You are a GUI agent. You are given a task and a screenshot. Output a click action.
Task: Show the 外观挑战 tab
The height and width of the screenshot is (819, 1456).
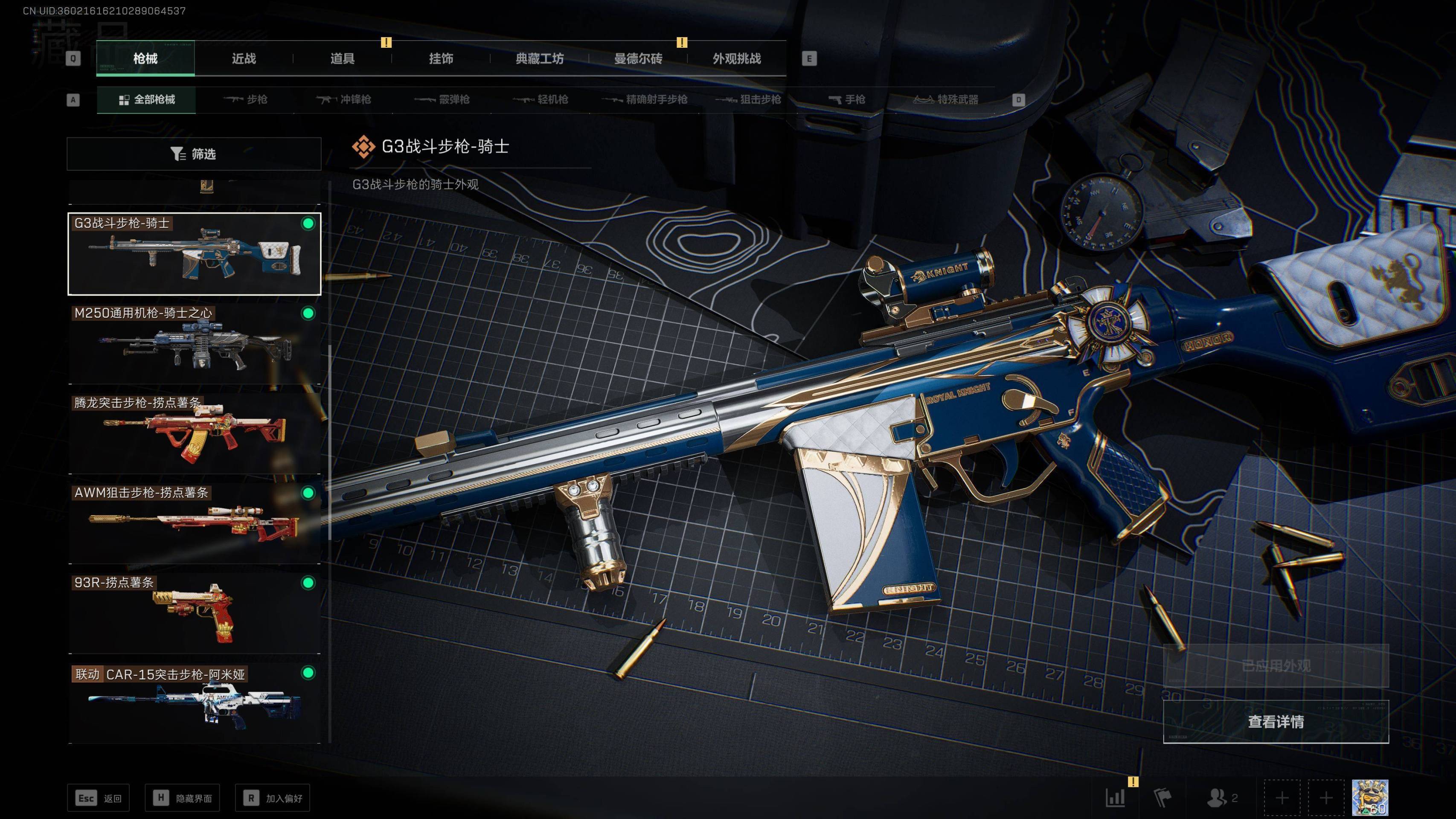pyautogui.click(x=736, y=59)
